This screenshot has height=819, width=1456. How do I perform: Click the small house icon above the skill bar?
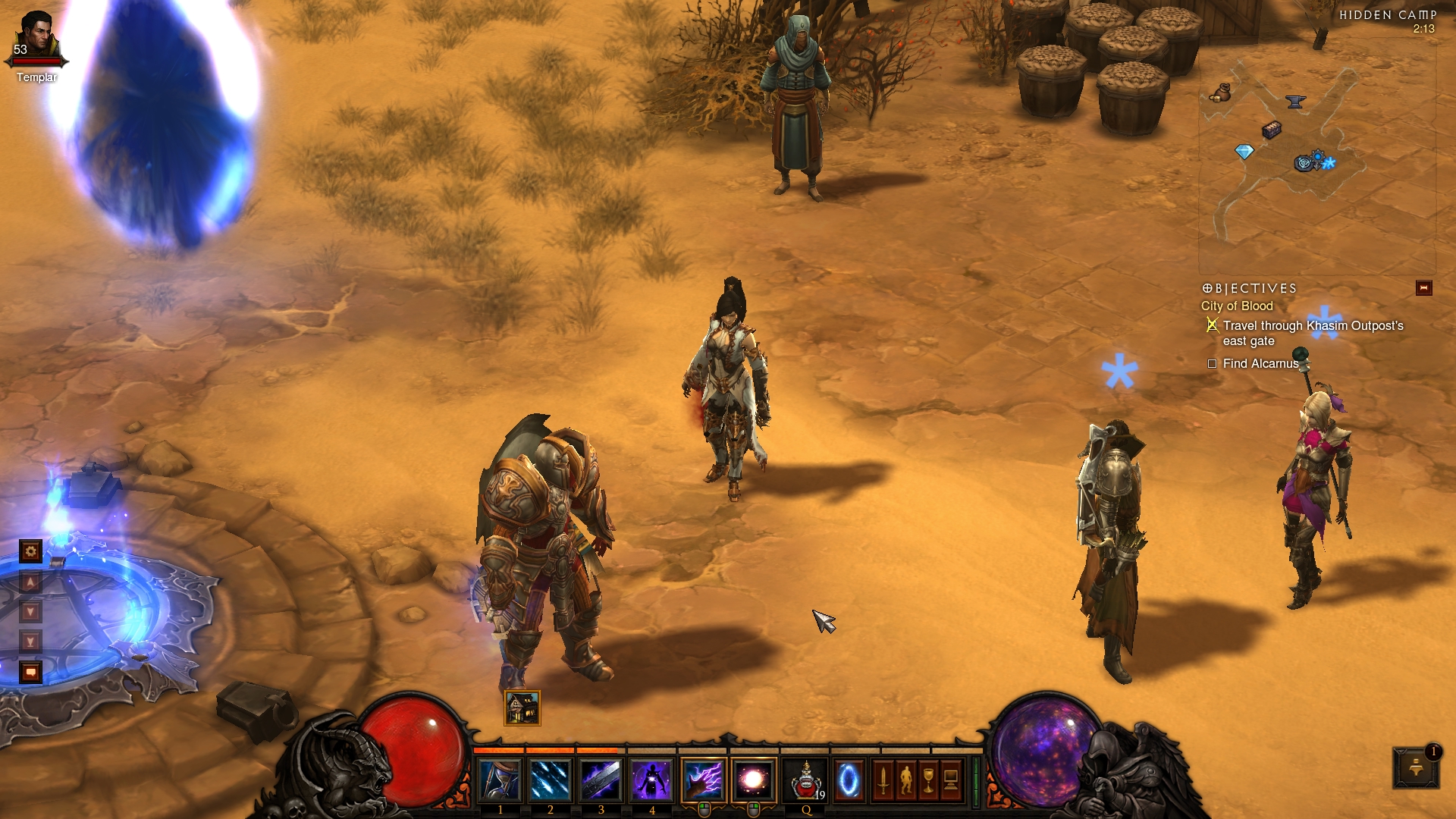pos(522,708)
